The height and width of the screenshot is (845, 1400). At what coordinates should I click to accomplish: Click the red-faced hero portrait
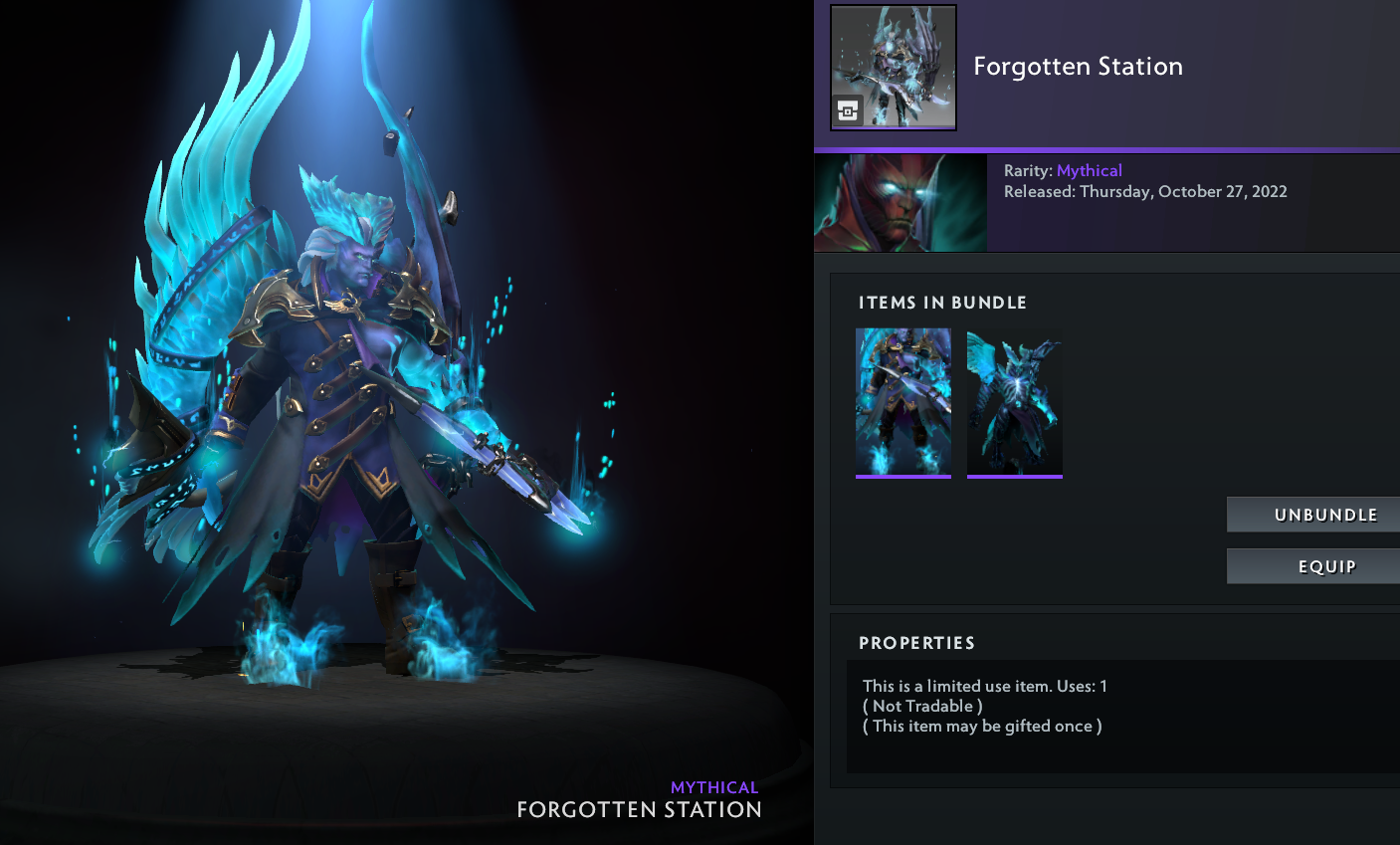(x=900, y=203)
